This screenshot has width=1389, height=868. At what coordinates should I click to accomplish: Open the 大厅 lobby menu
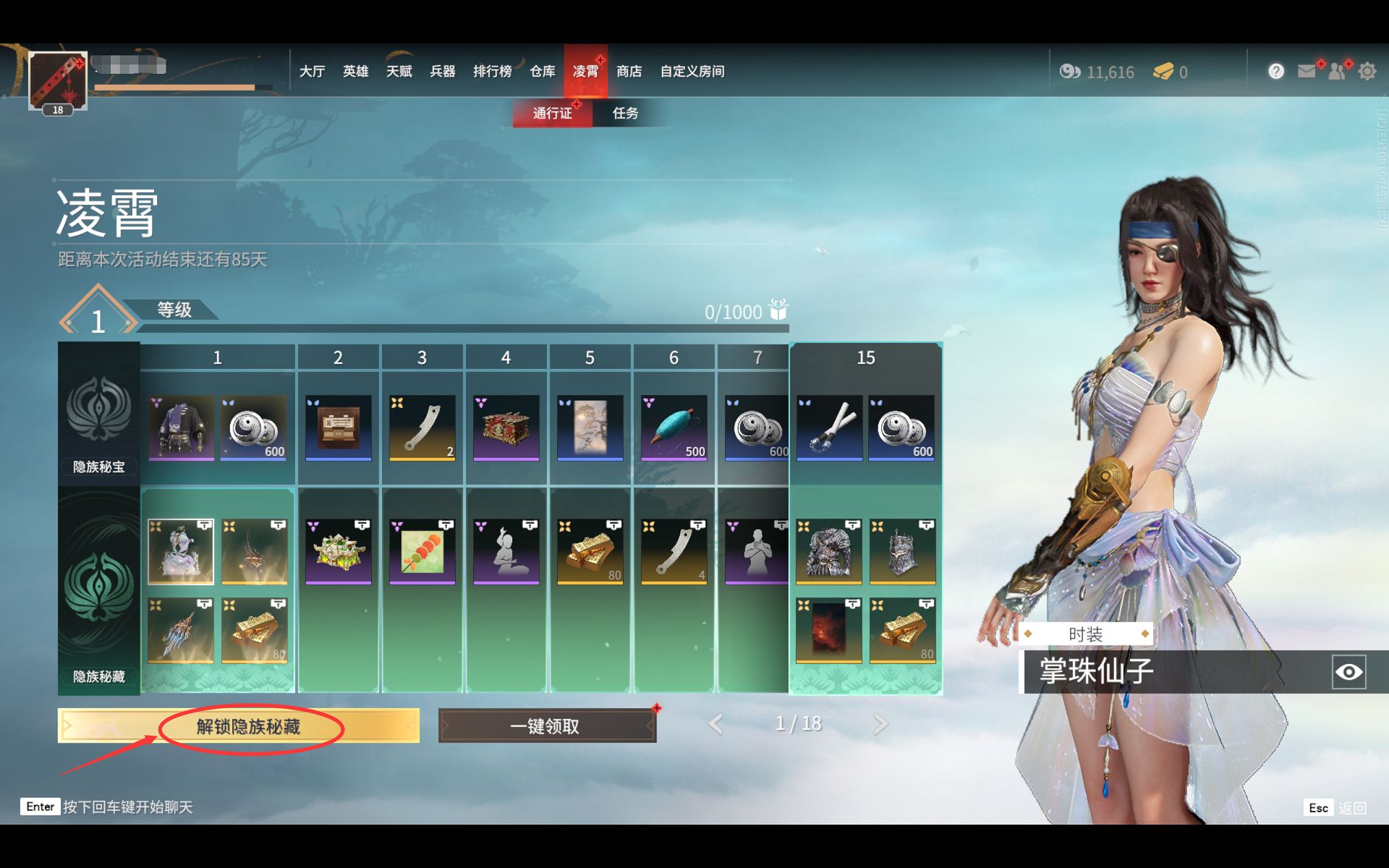click(x=312, y=71)
